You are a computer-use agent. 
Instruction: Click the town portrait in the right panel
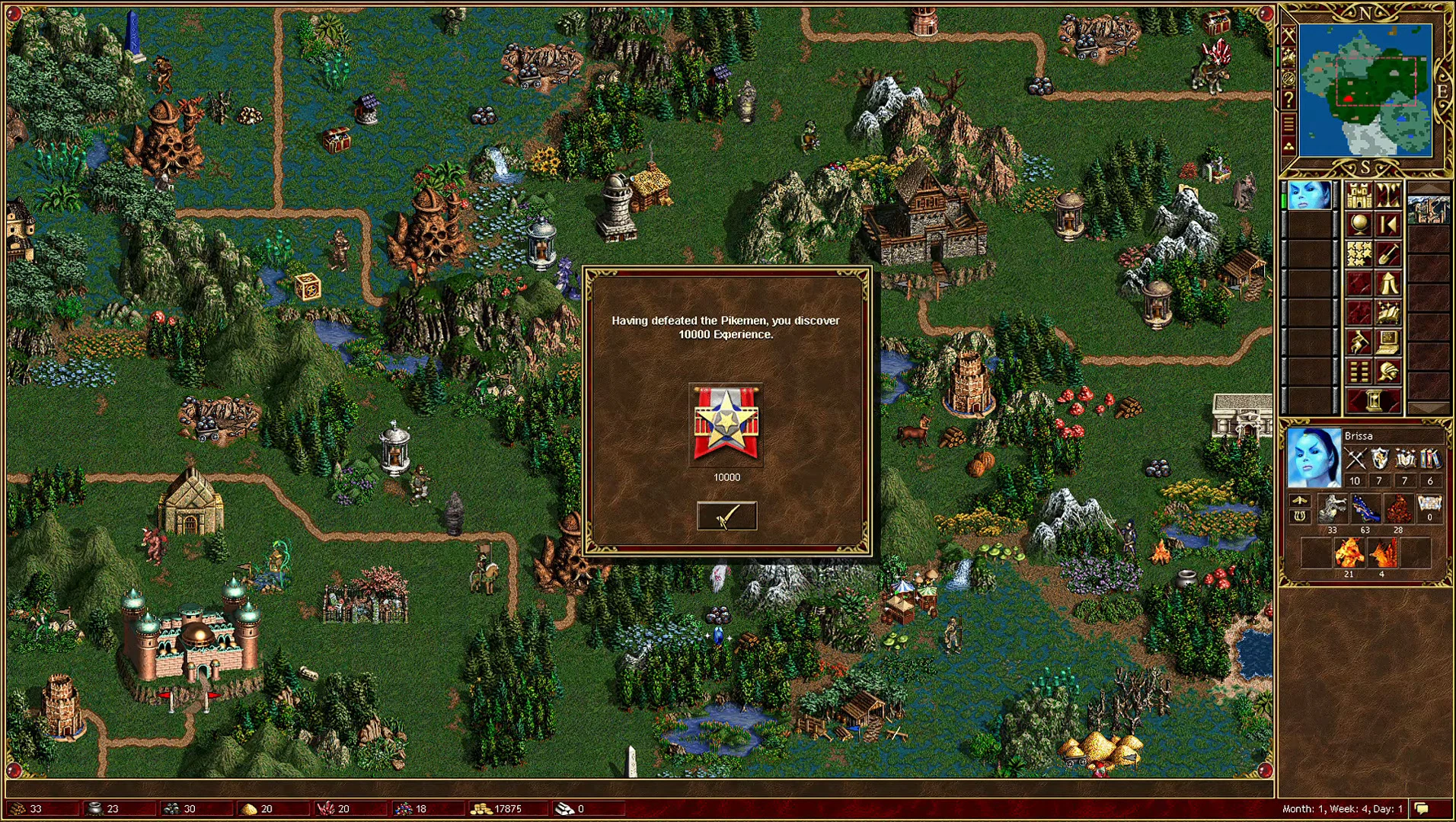(1429, 211)
